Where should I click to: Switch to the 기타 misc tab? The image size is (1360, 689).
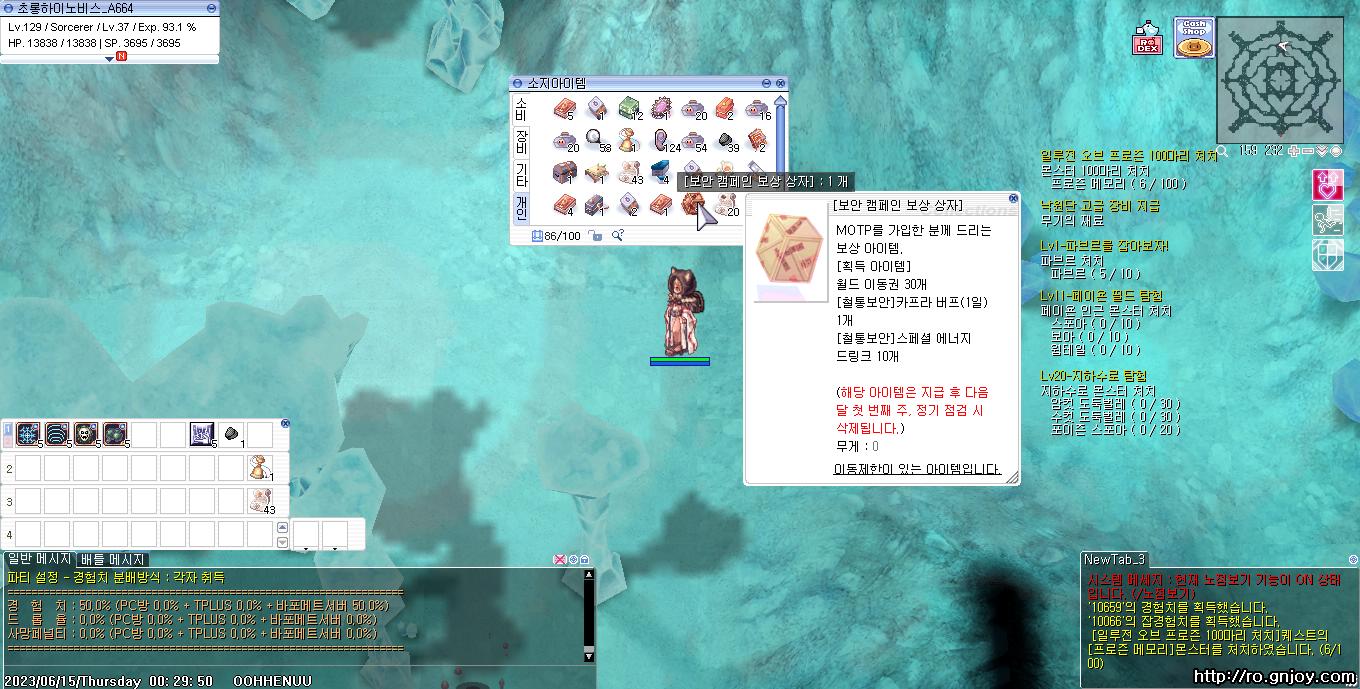click(521, 174)
